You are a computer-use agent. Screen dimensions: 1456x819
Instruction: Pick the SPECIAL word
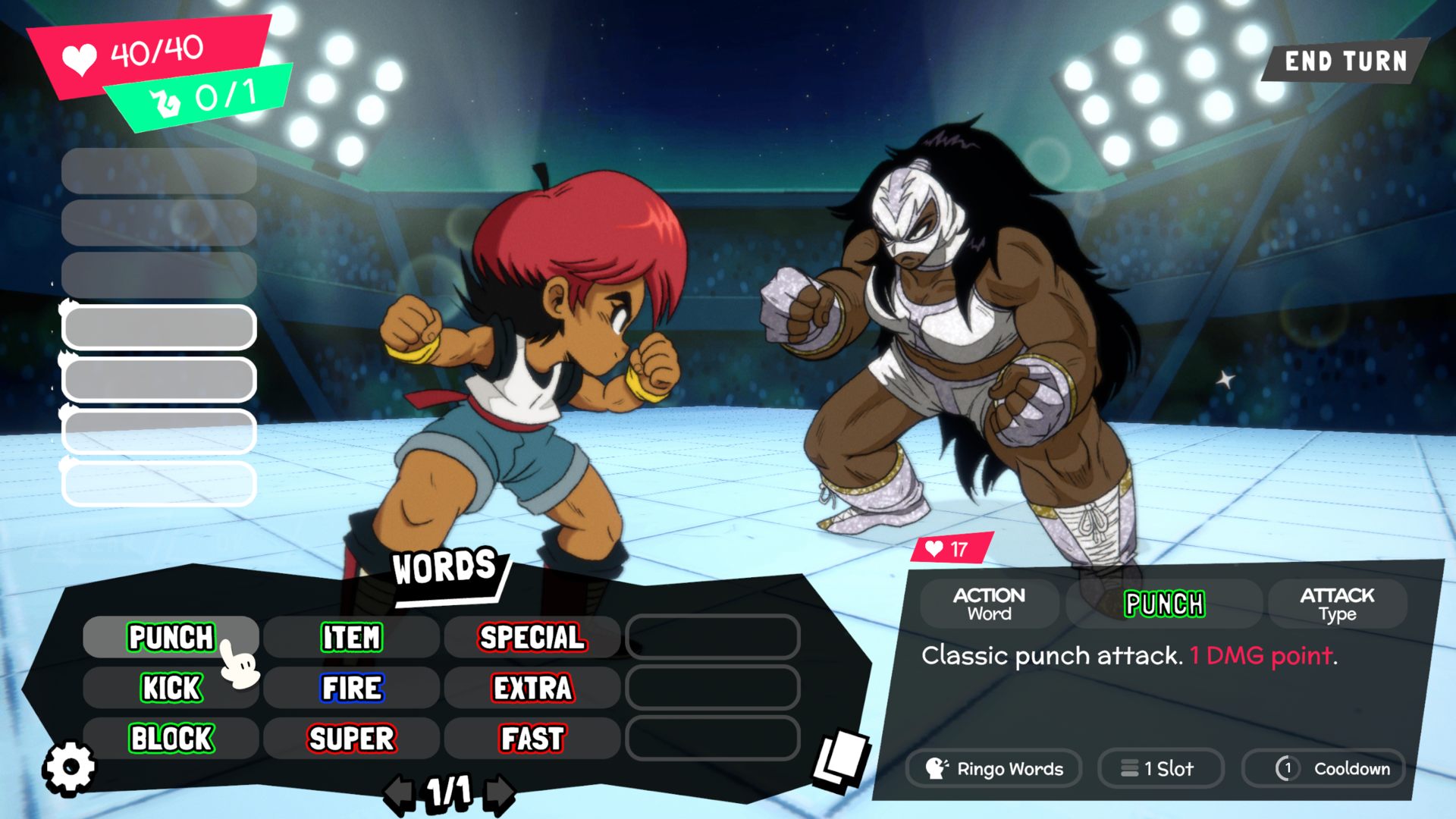pyautogui.click(x=532, y=637)
